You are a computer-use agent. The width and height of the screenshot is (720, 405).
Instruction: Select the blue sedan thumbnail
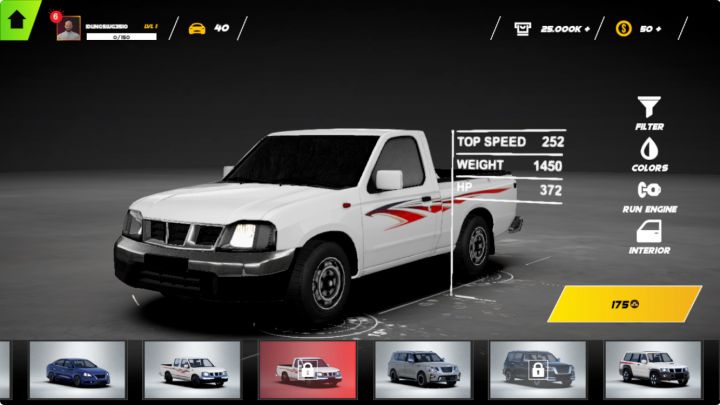[x=77, y=369]
